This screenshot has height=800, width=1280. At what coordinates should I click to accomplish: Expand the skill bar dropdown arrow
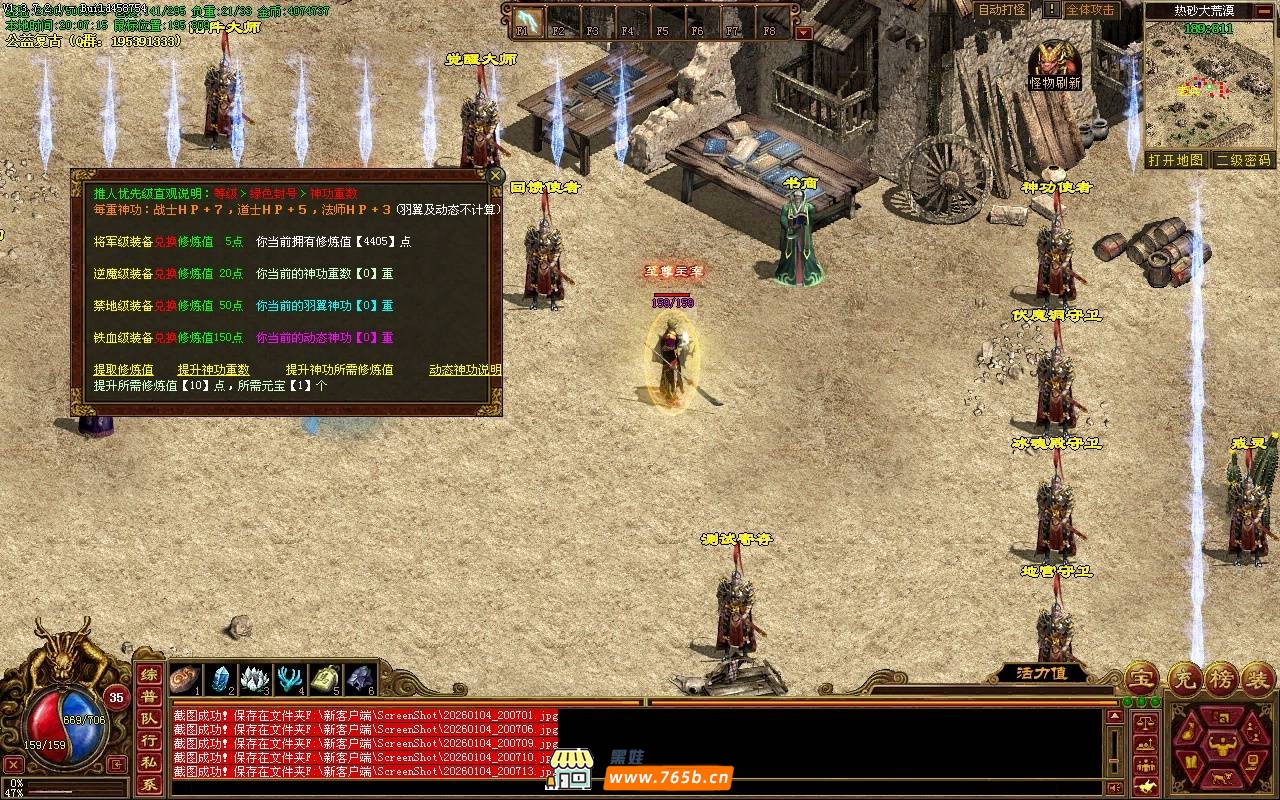803,32
